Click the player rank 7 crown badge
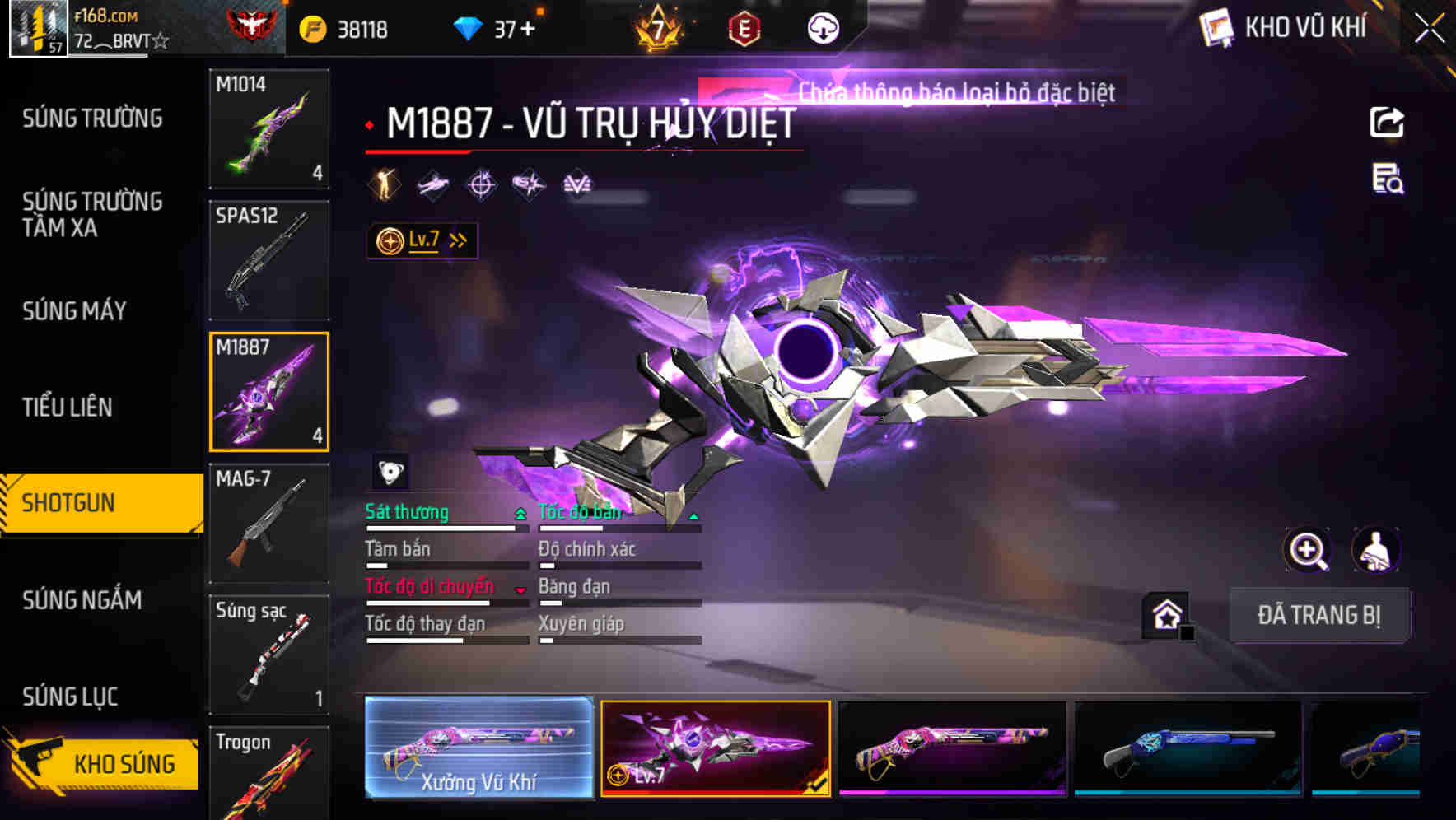This screenshot has width=1456, height=820. [656, 27]
